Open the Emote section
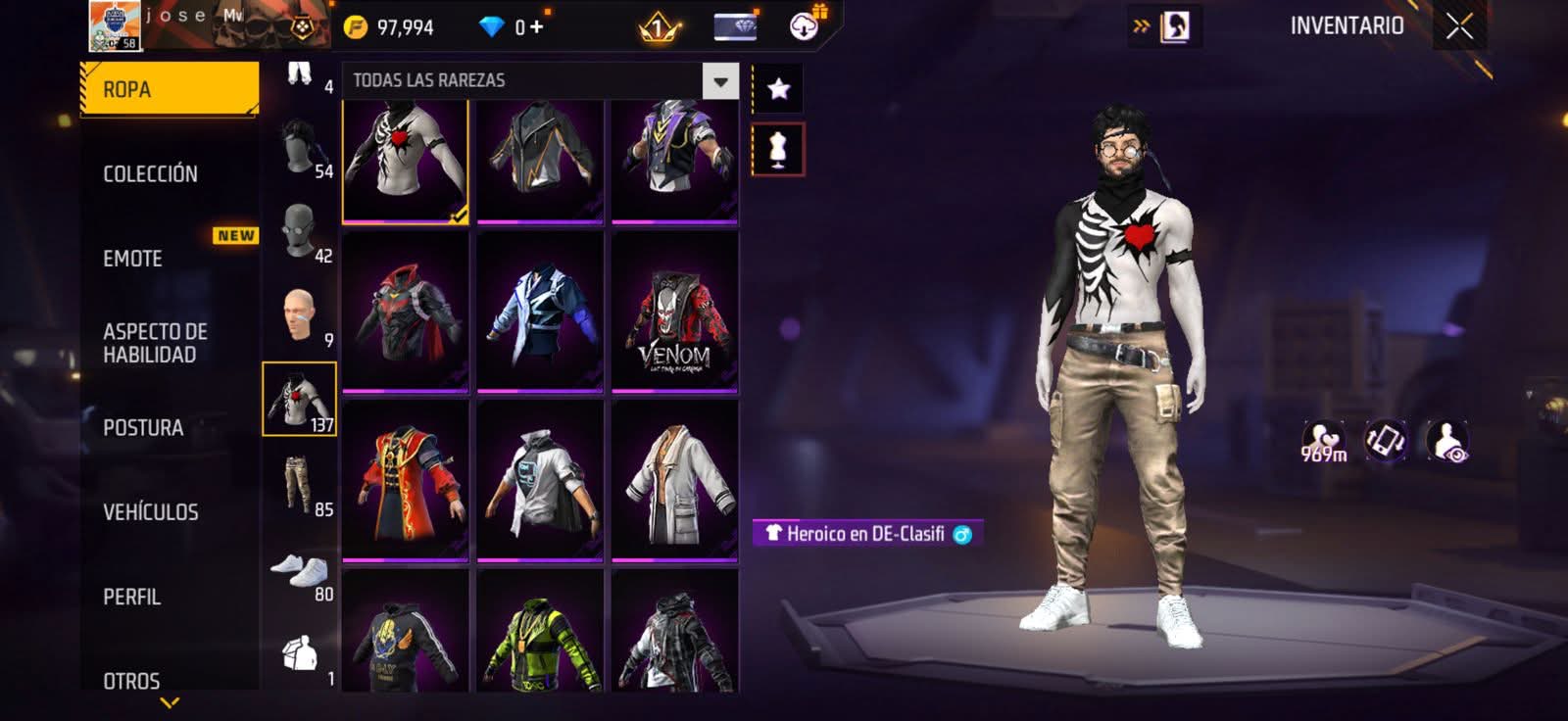This screenshot has width=1568, height=721. [133, 259]
